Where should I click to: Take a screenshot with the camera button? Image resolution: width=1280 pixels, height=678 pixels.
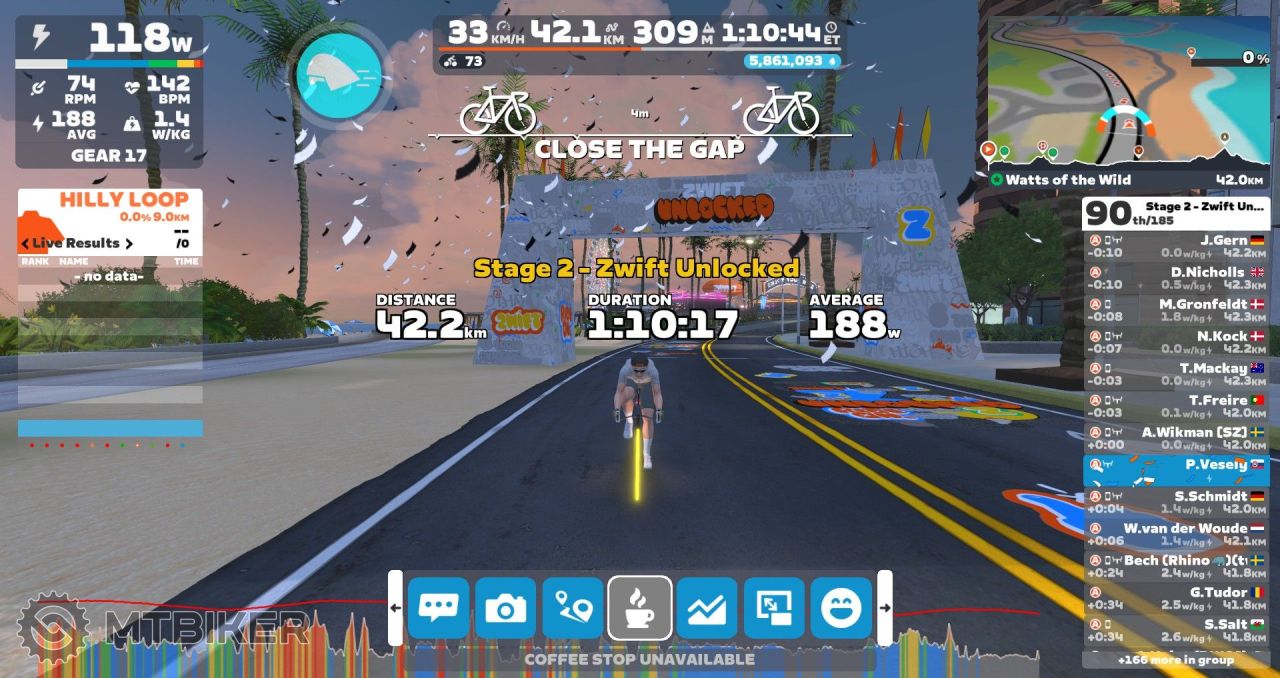coord(505,608)
